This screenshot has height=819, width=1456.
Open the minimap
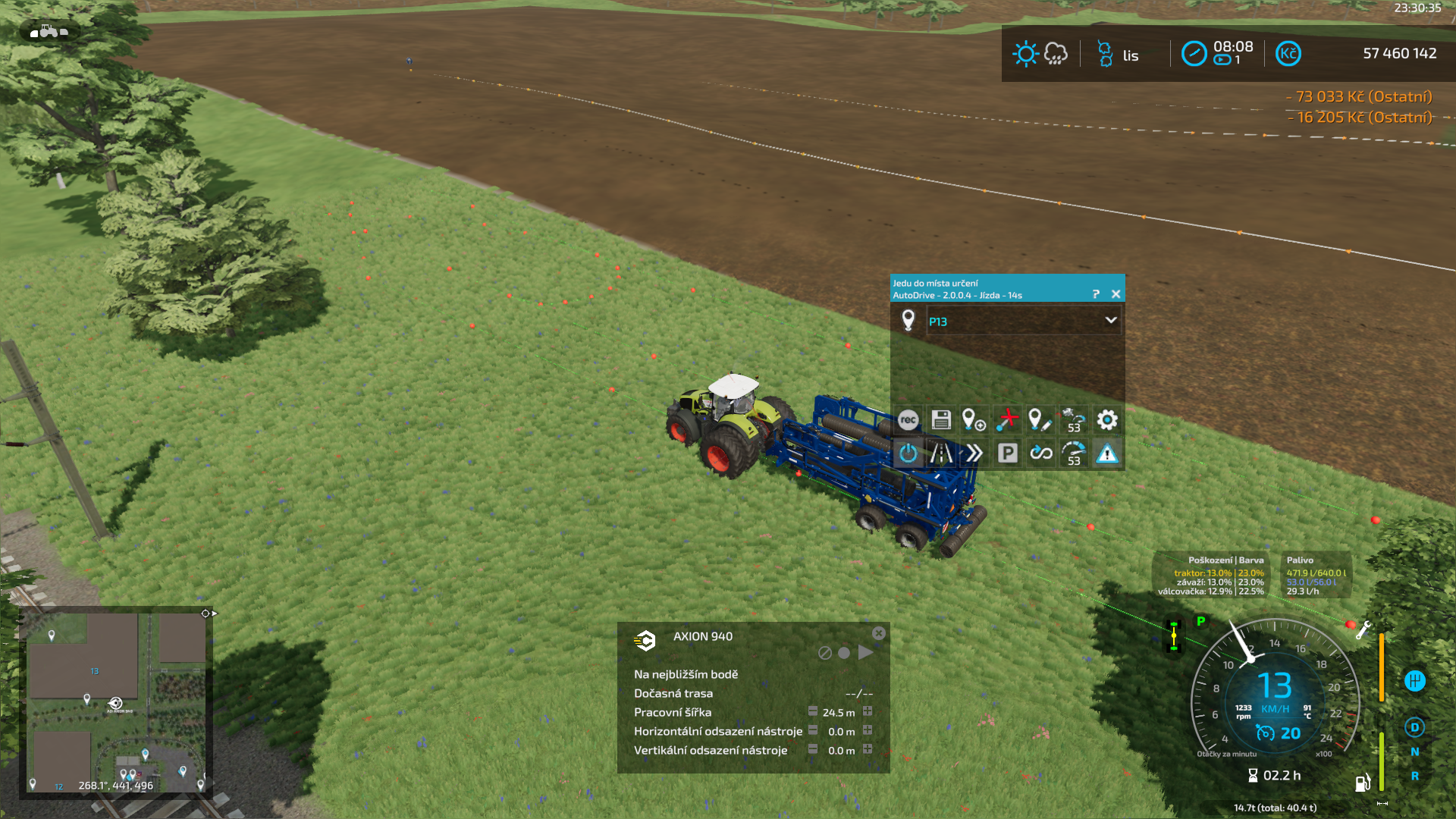coord(116,701)
